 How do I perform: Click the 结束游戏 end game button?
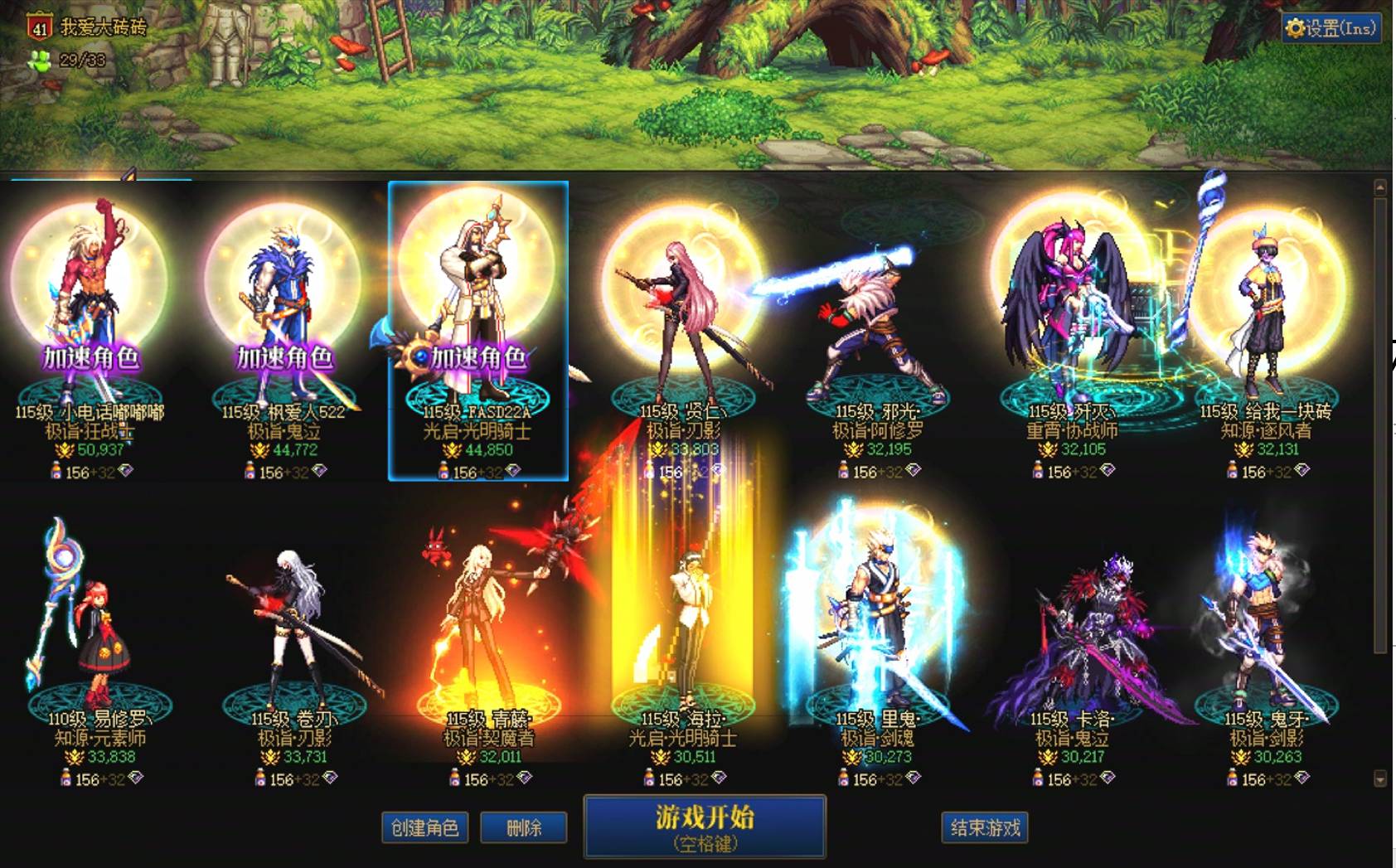pos(985,828)
